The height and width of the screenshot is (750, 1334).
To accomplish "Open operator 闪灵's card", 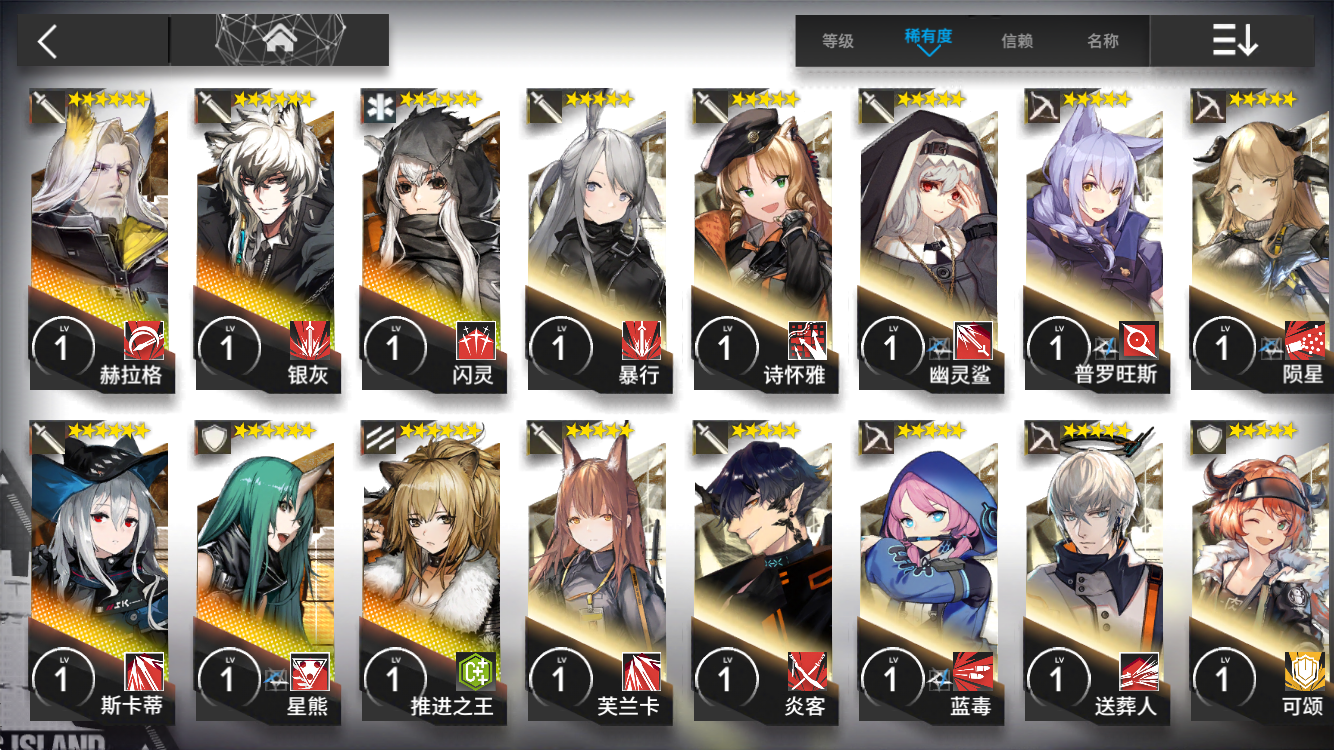I will (x=432, y=240).
